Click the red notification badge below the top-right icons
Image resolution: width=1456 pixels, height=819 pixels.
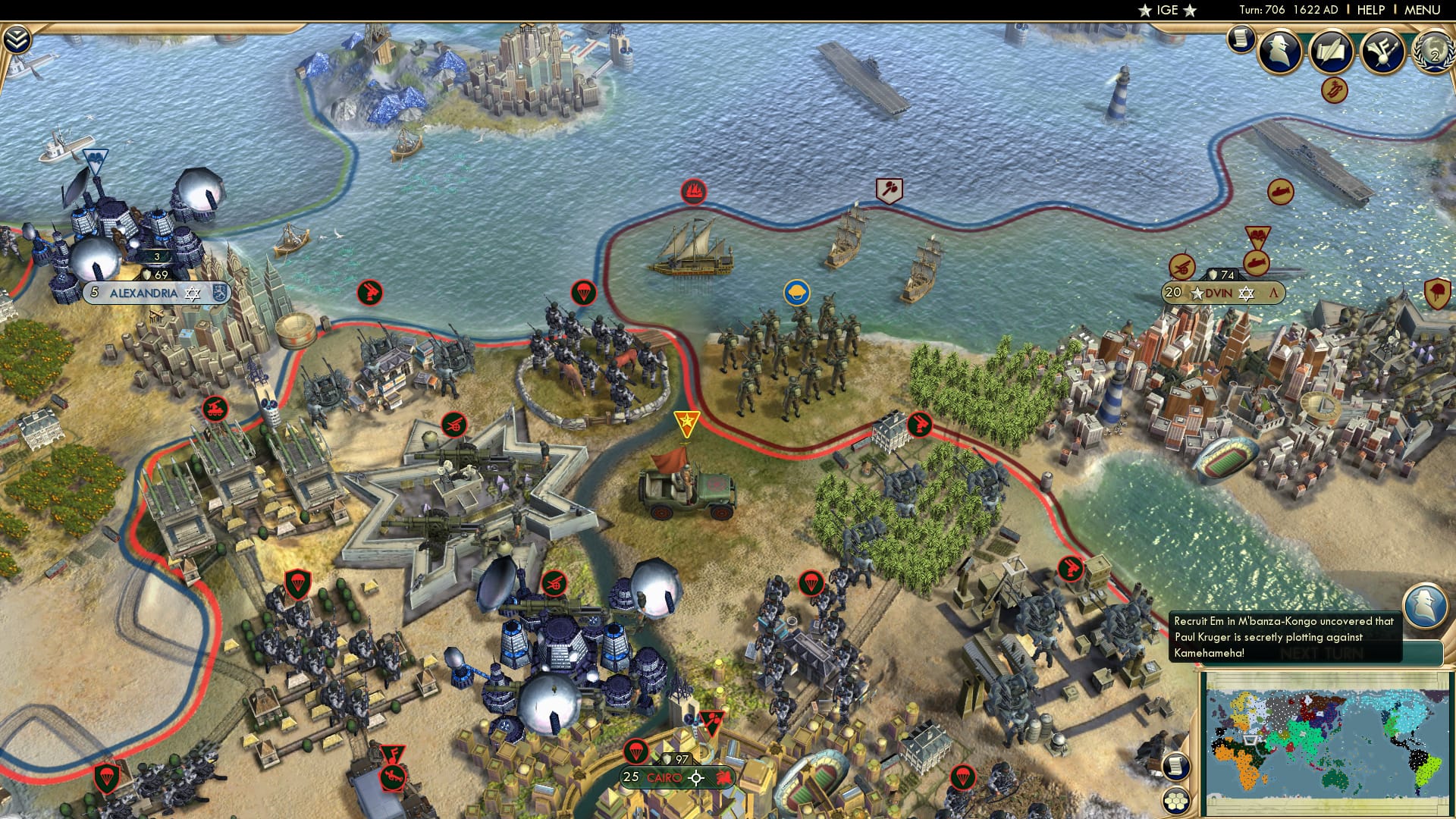[1335, 91]
